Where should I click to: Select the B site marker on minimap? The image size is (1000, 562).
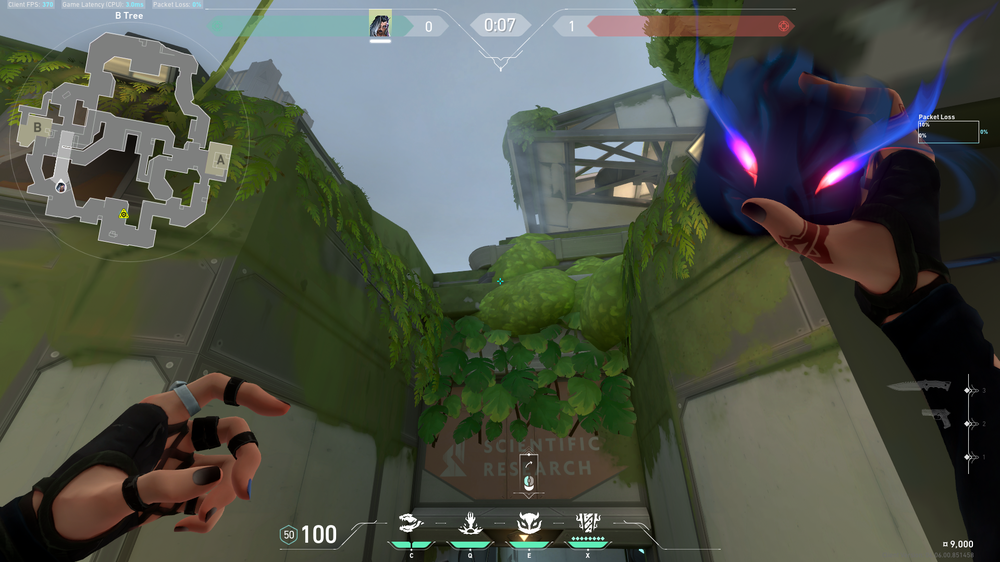coord(38,128)
